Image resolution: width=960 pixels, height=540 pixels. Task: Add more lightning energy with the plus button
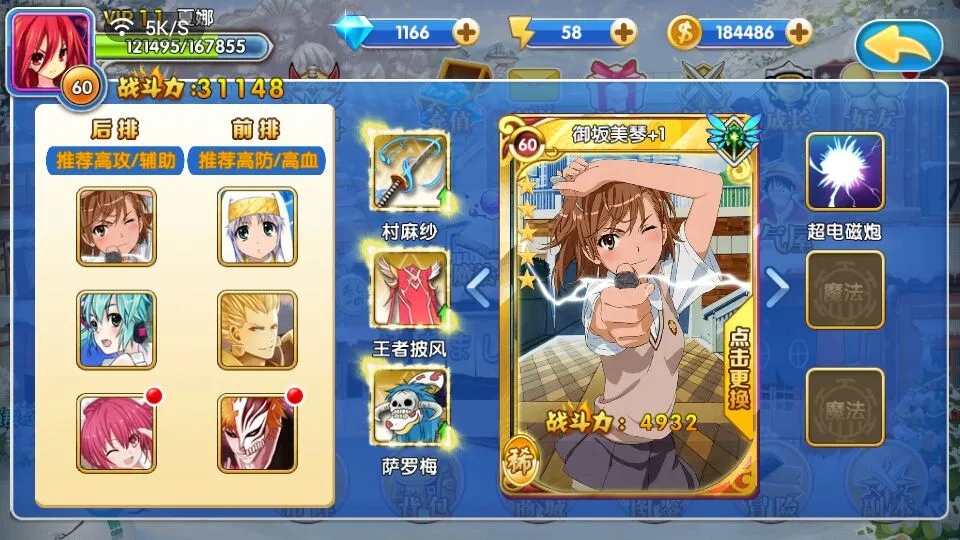(624, 32)
